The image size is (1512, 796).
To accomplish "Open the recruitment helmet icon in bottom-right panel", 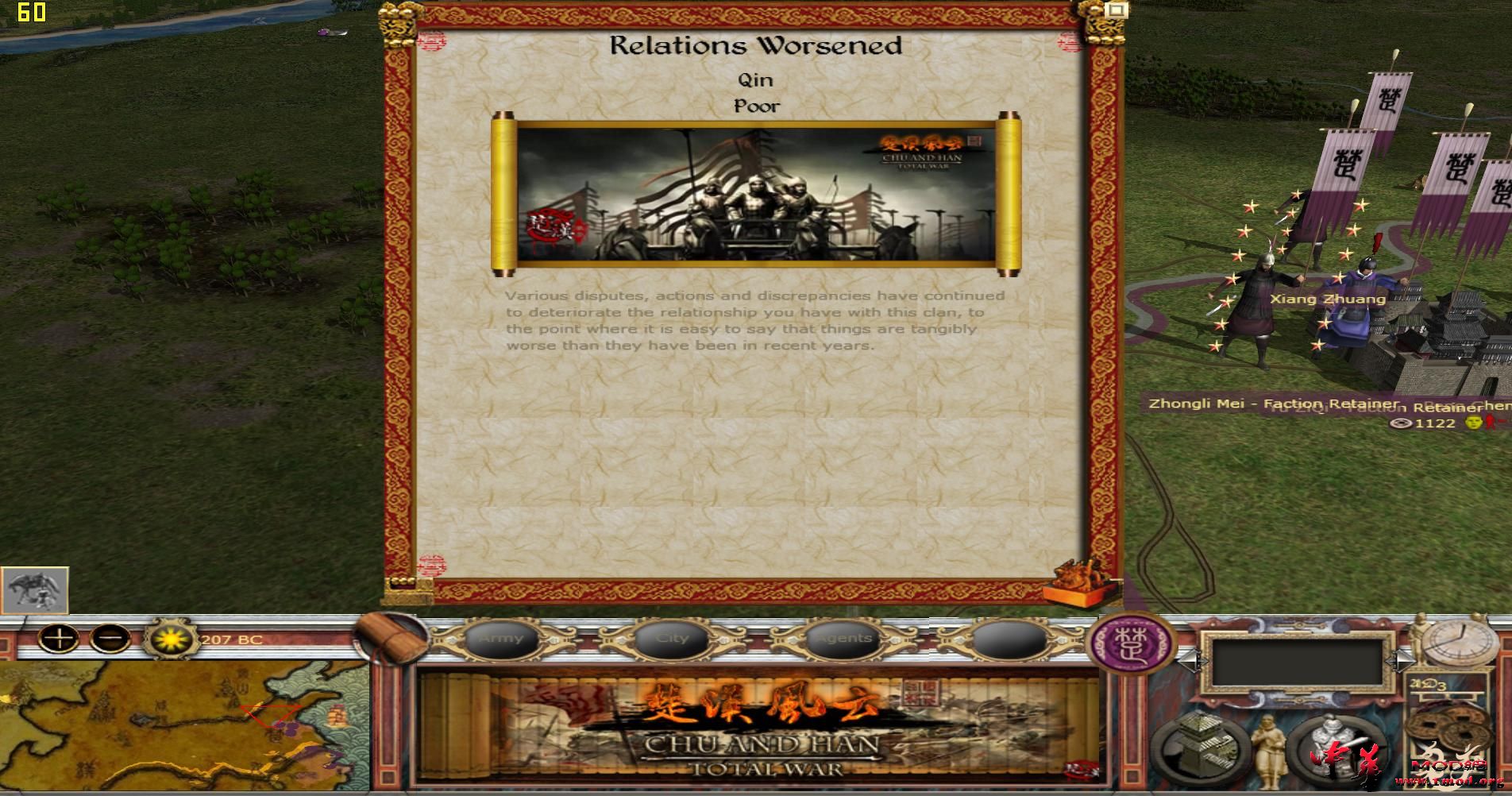I will [x=1331, y=745].
